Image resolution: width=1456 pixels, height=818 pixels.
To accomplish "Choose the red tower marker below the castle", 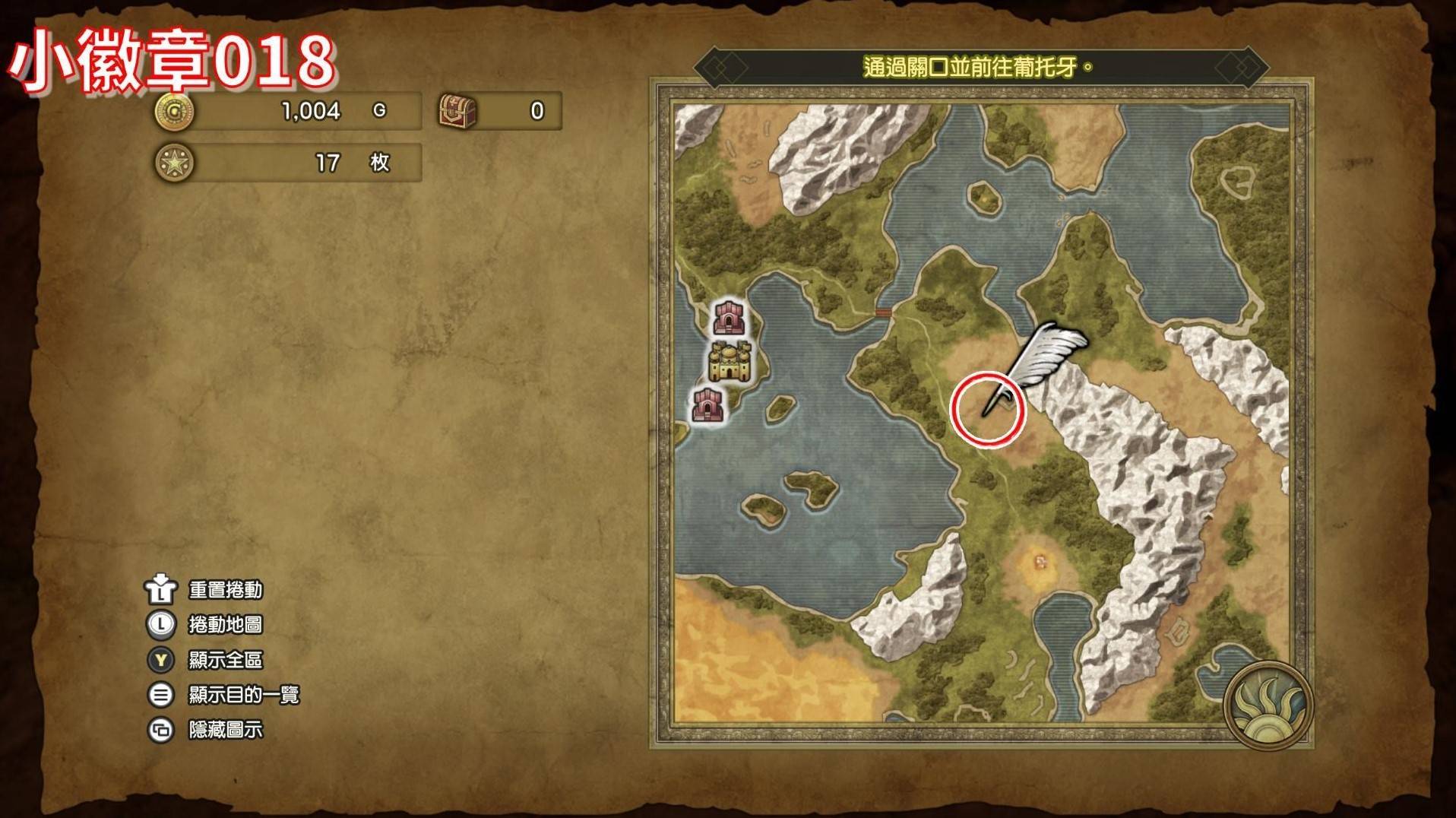I will coord(707,404).
